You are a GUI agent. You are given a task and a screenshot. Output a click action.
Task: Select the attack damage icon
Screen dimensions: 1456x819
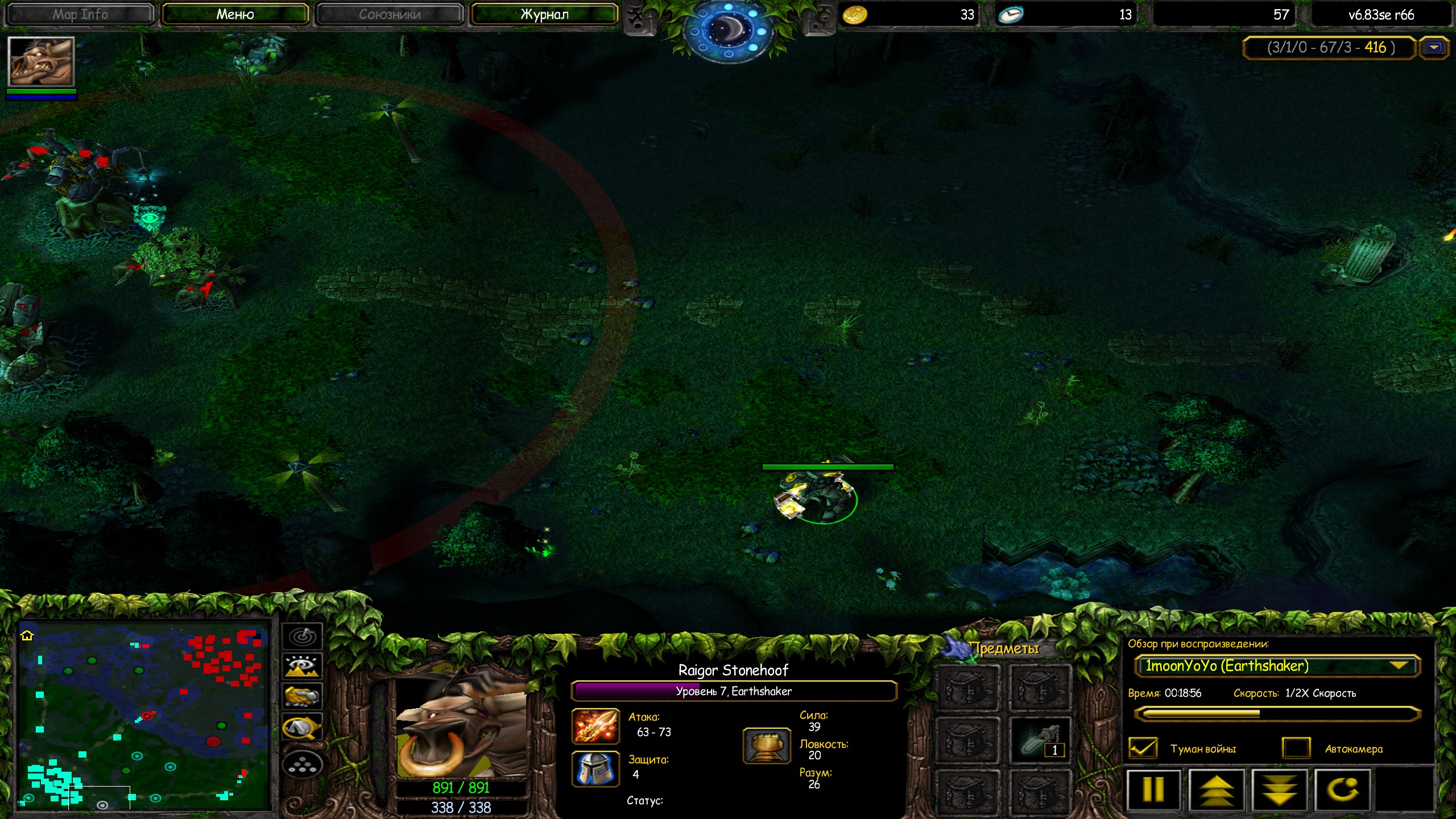tap(595, 726)
